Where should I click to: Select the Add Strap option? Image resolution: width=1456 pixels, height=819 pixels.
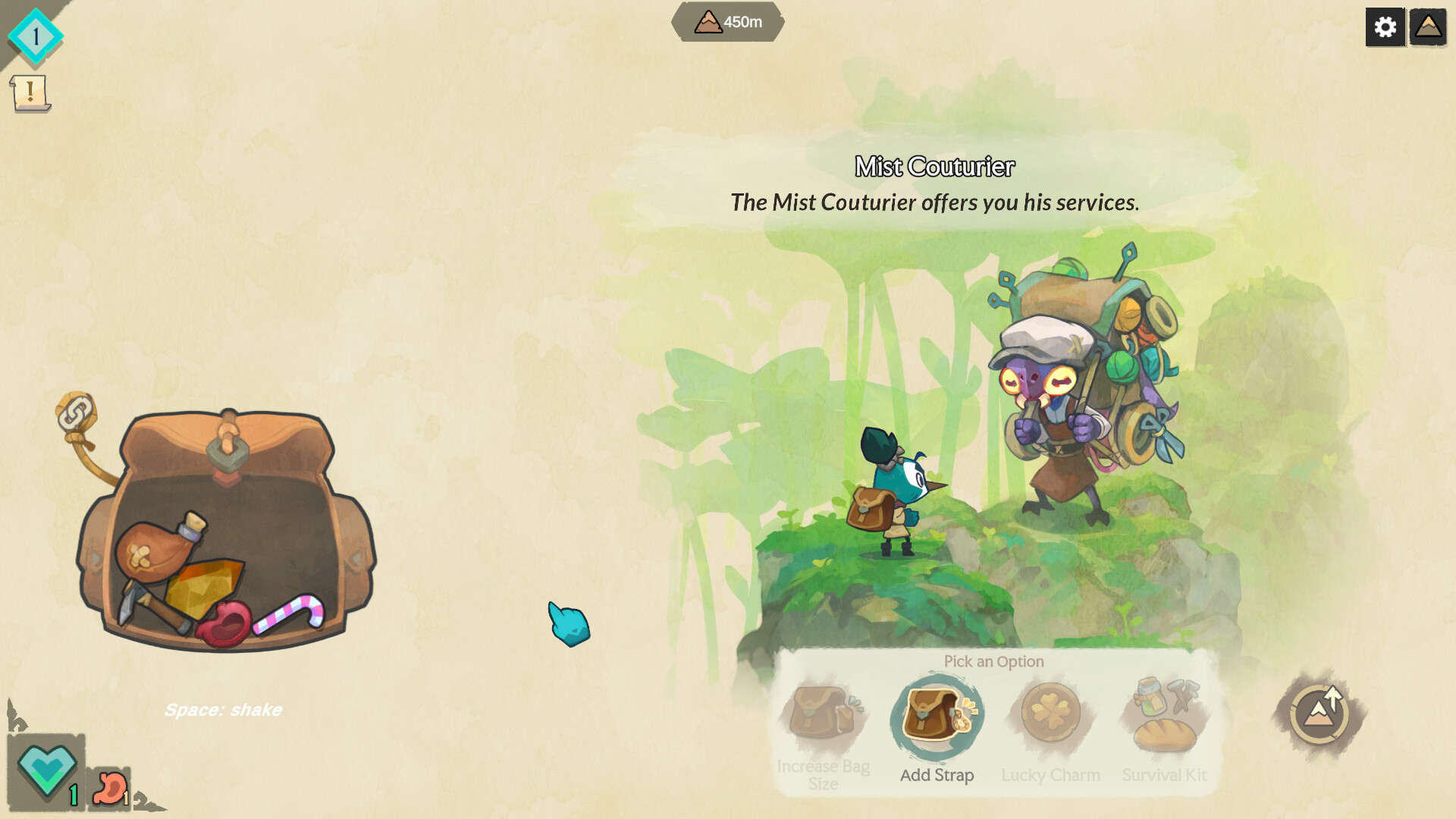click(x=937, y=717)
